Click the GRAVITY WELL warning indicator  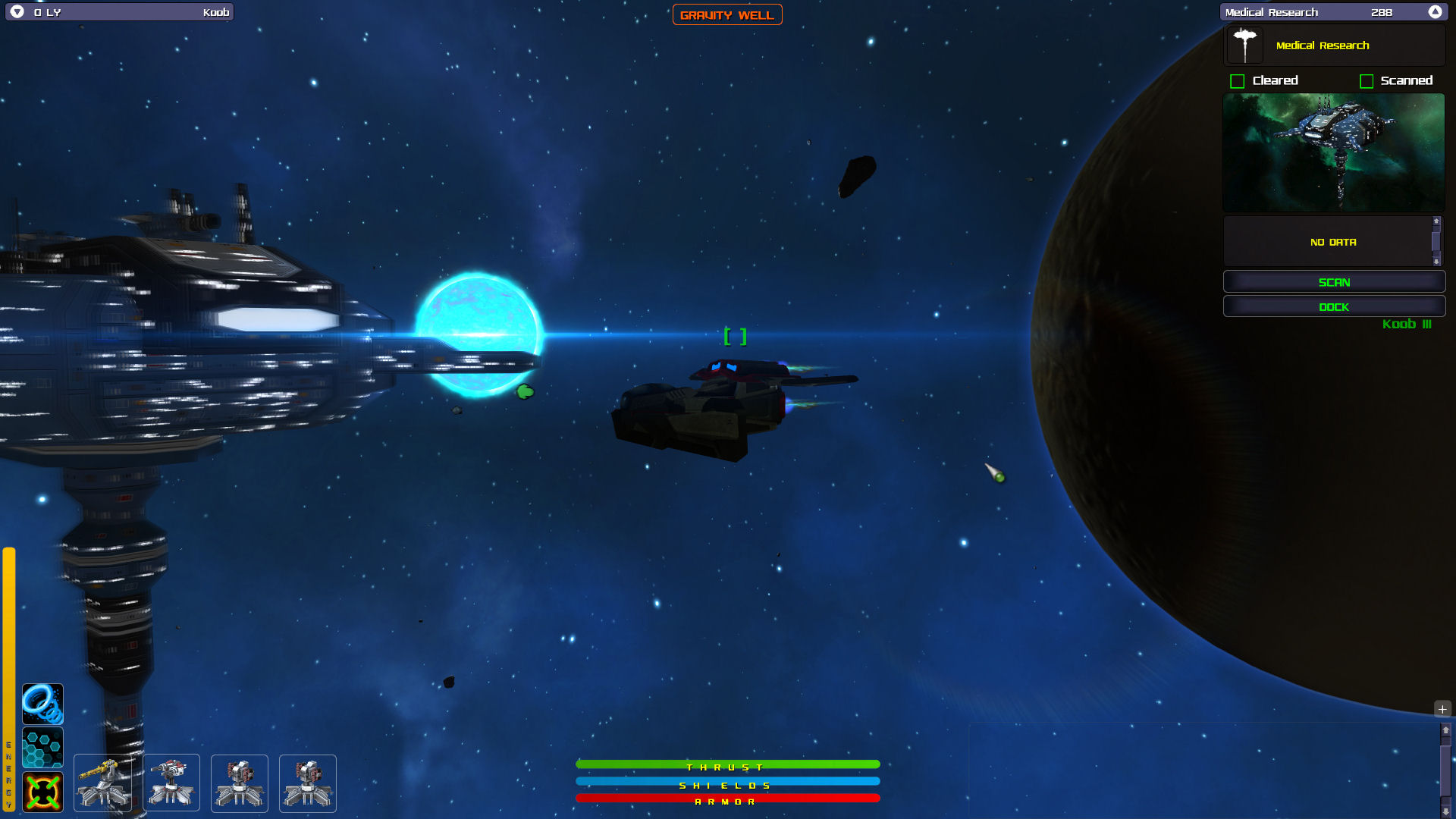727,14
